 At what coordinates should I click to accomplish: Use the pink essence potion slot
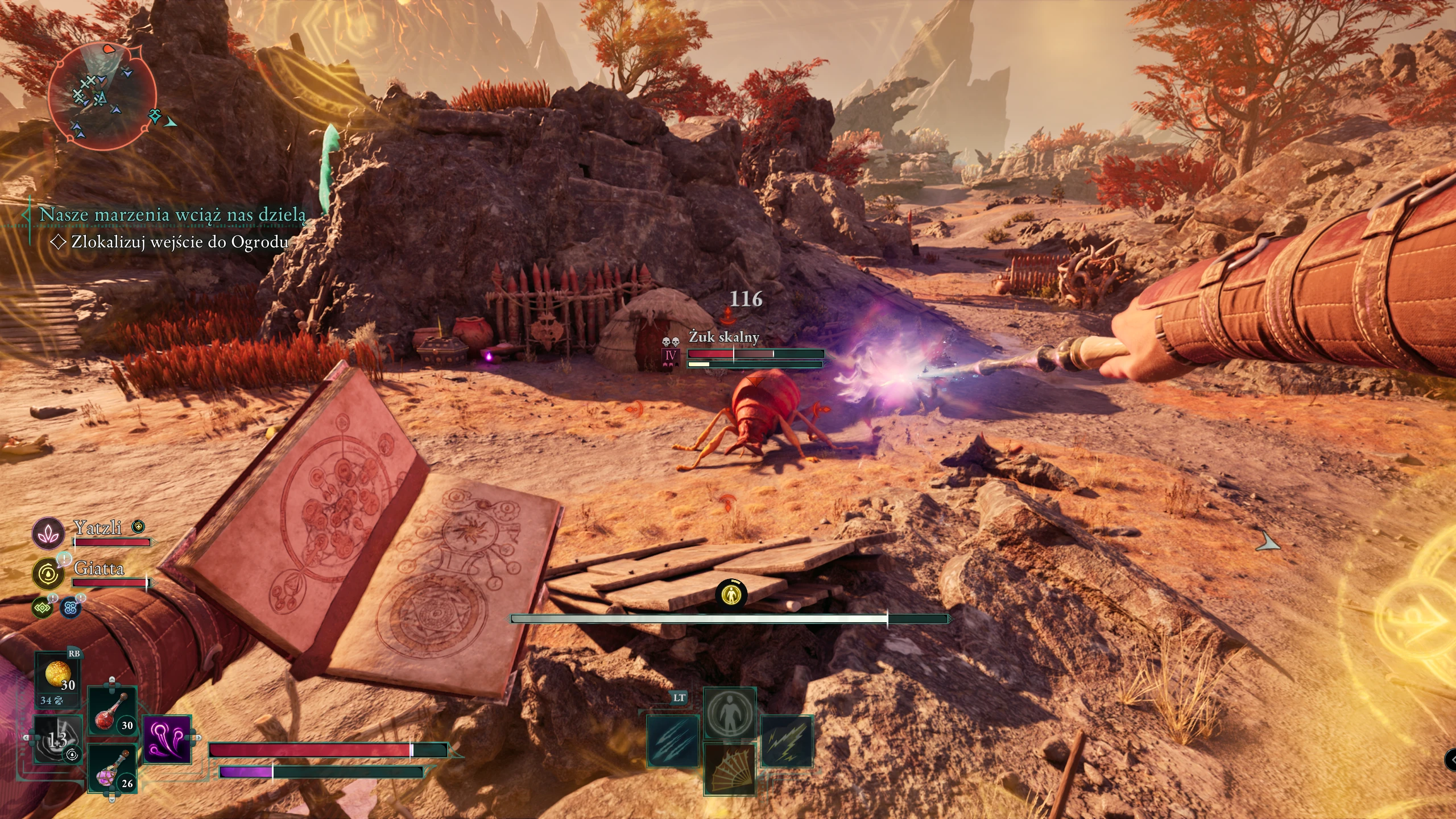(x=111, y=769)
